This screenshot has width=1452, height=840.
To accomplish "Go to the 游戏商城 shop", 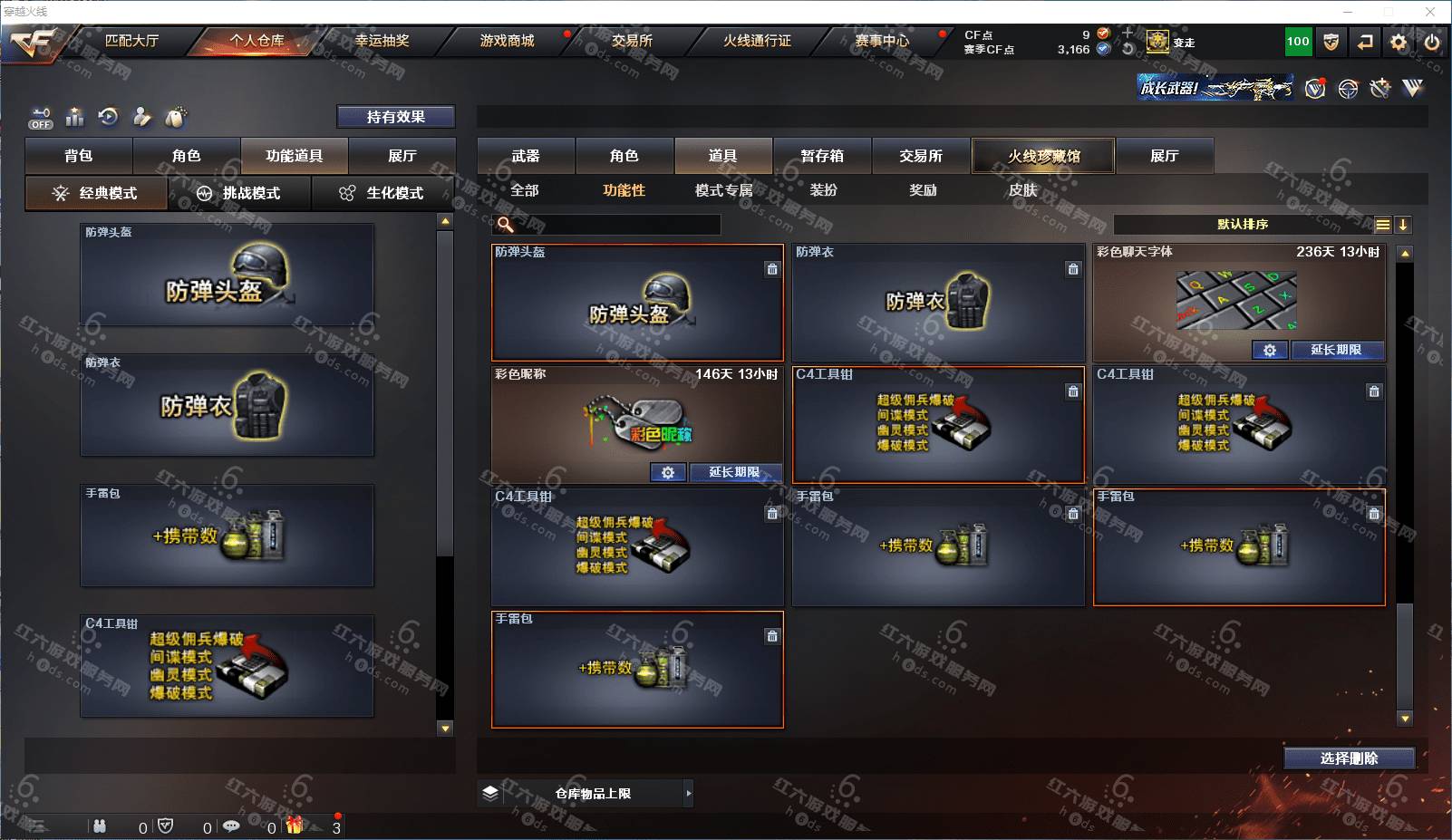I will (507, 41).
